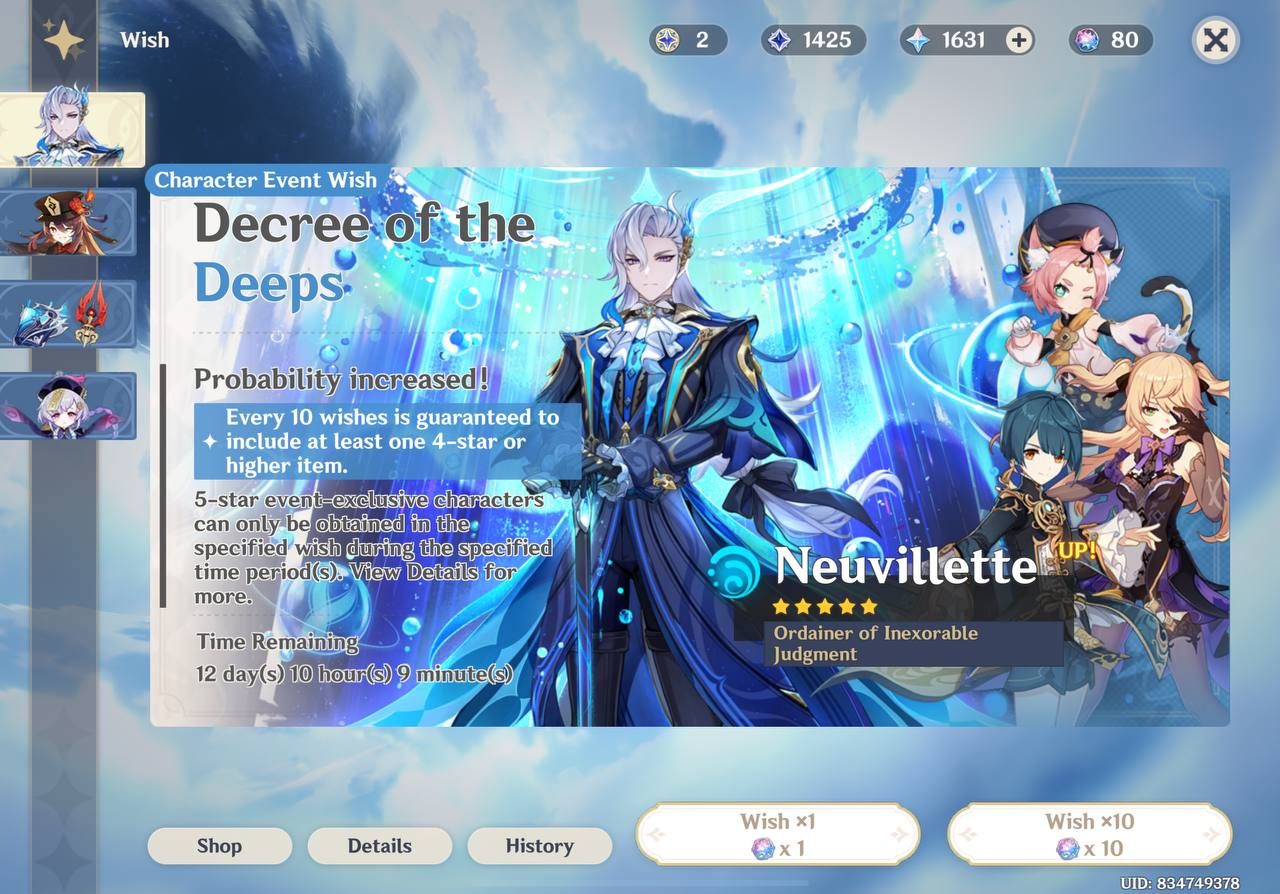Viewport: 1280px width, 894px height.
Task: Select the currently active Neuvillette banner thumbnail
Action: point(70,128)
